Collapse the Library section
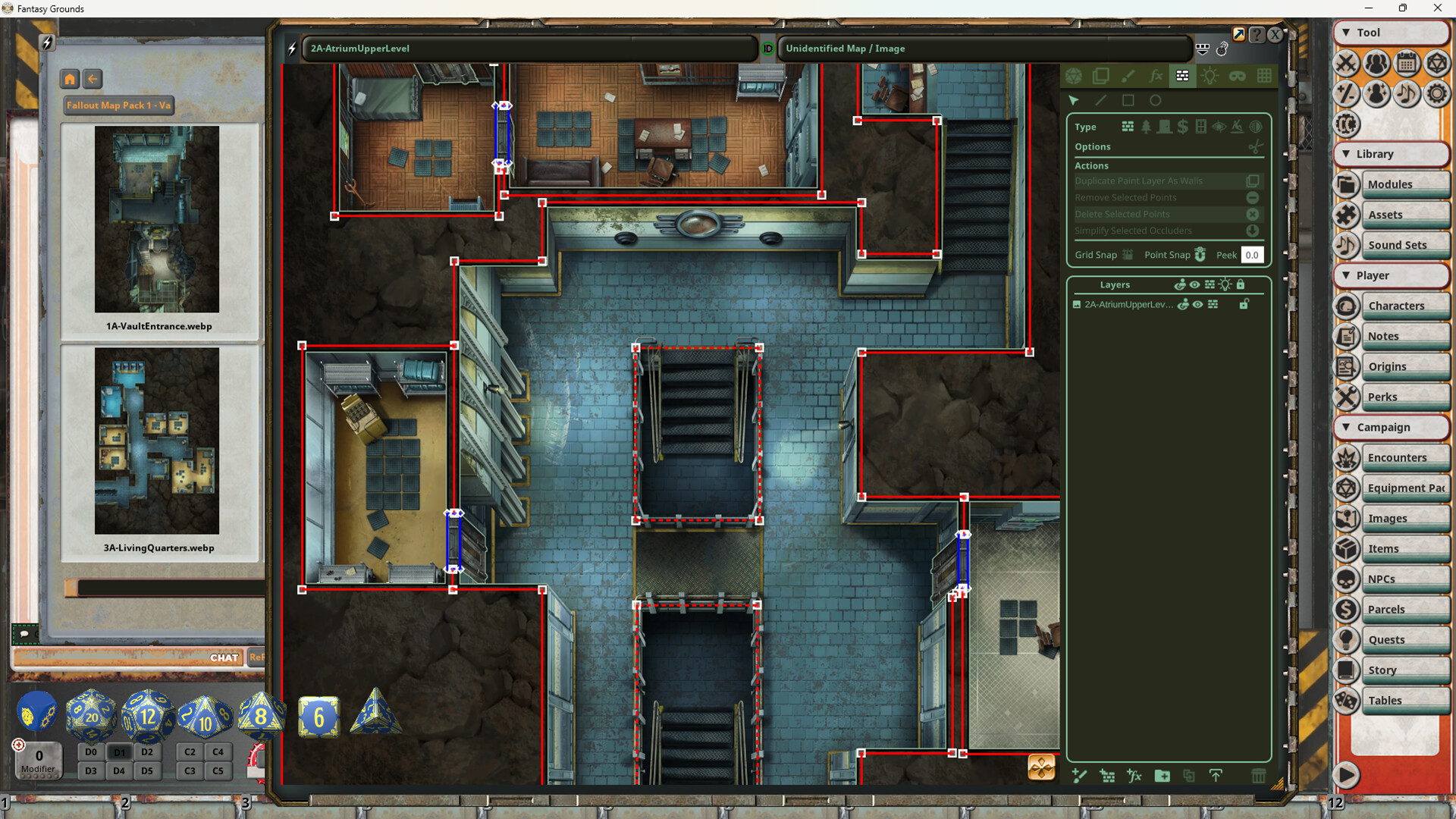This screenshot has height=819, width=1456. [1346, 154]
